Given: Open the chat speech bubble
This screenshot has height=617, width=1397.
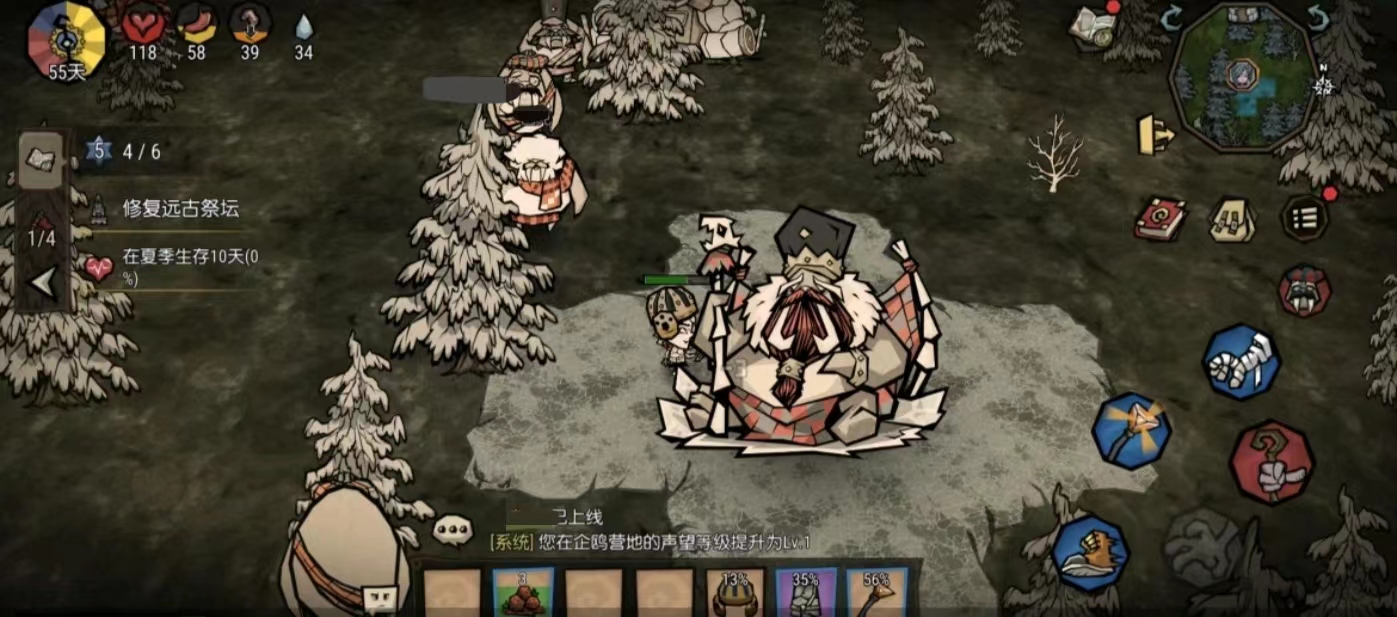Looking at the screenshot, I should (x=453, y=529).
